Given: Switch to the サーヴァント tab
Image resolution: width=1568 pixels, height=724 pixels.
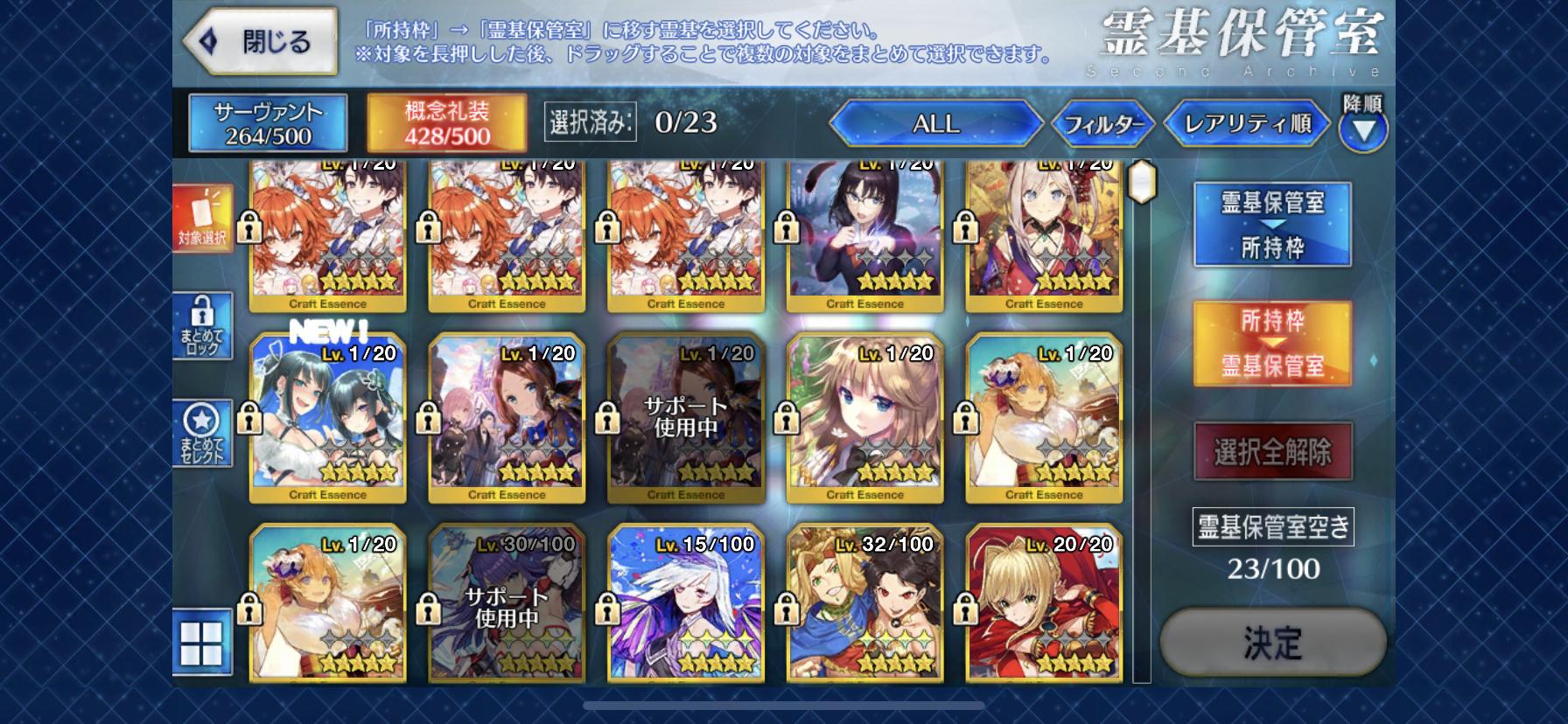Looking at the screenshot, I should coord(268,122).
